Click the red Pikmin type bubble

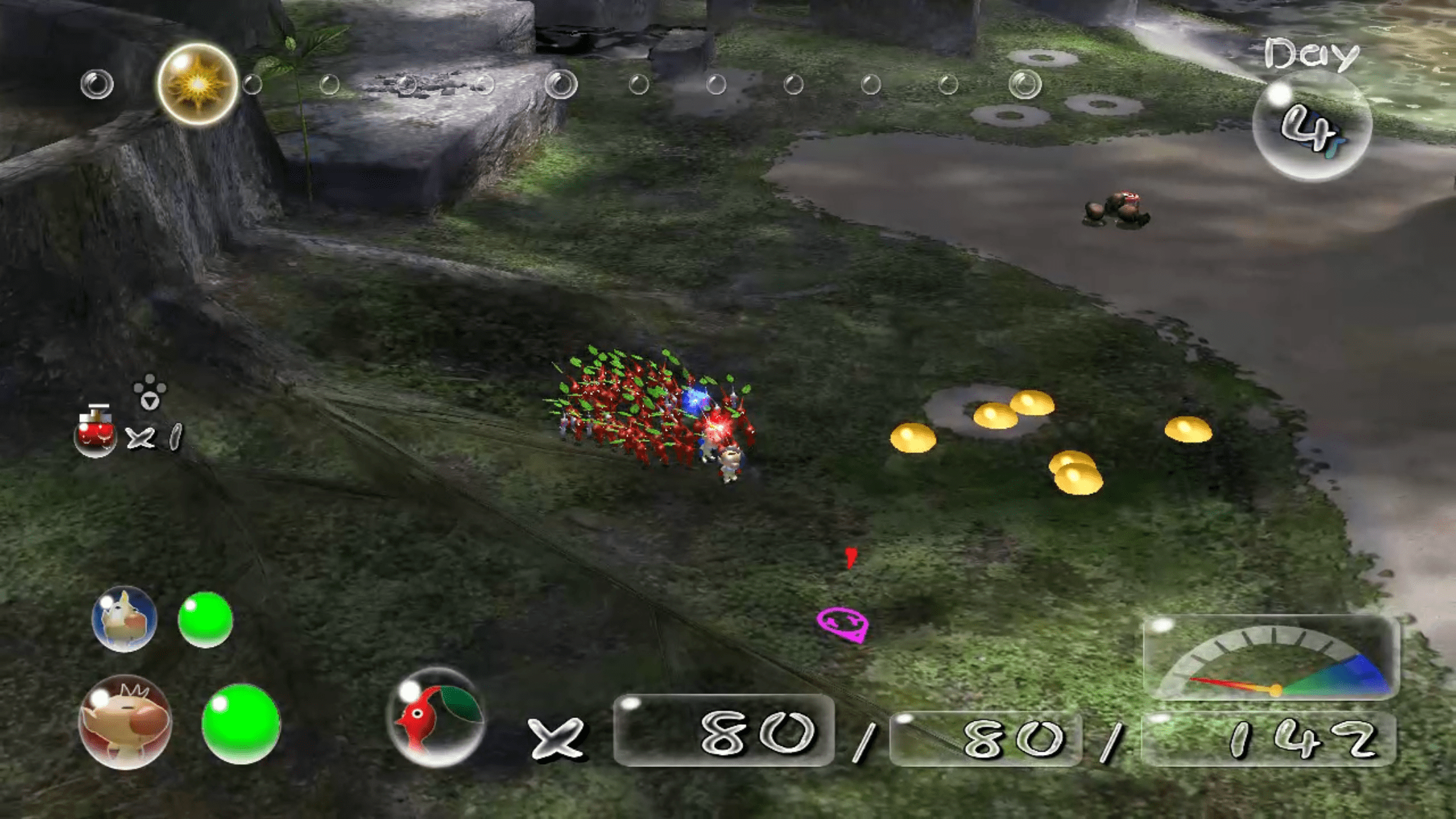(436, 717)
